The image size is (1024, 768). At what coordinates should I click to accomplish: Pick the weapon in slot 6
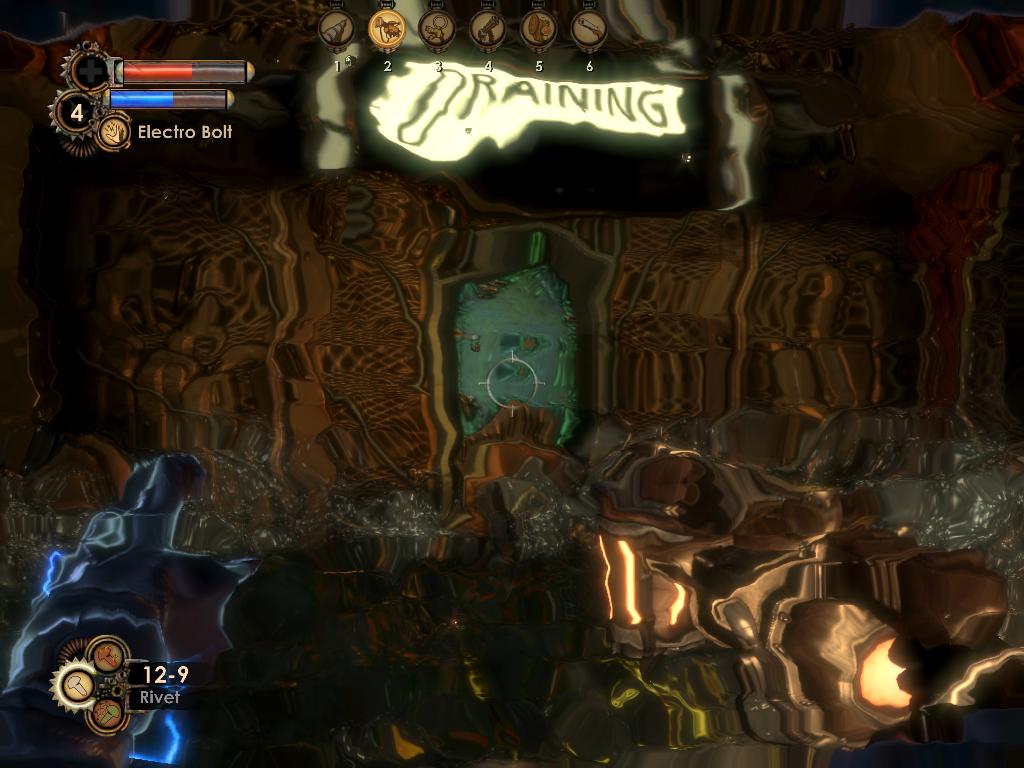click(588, 29)
